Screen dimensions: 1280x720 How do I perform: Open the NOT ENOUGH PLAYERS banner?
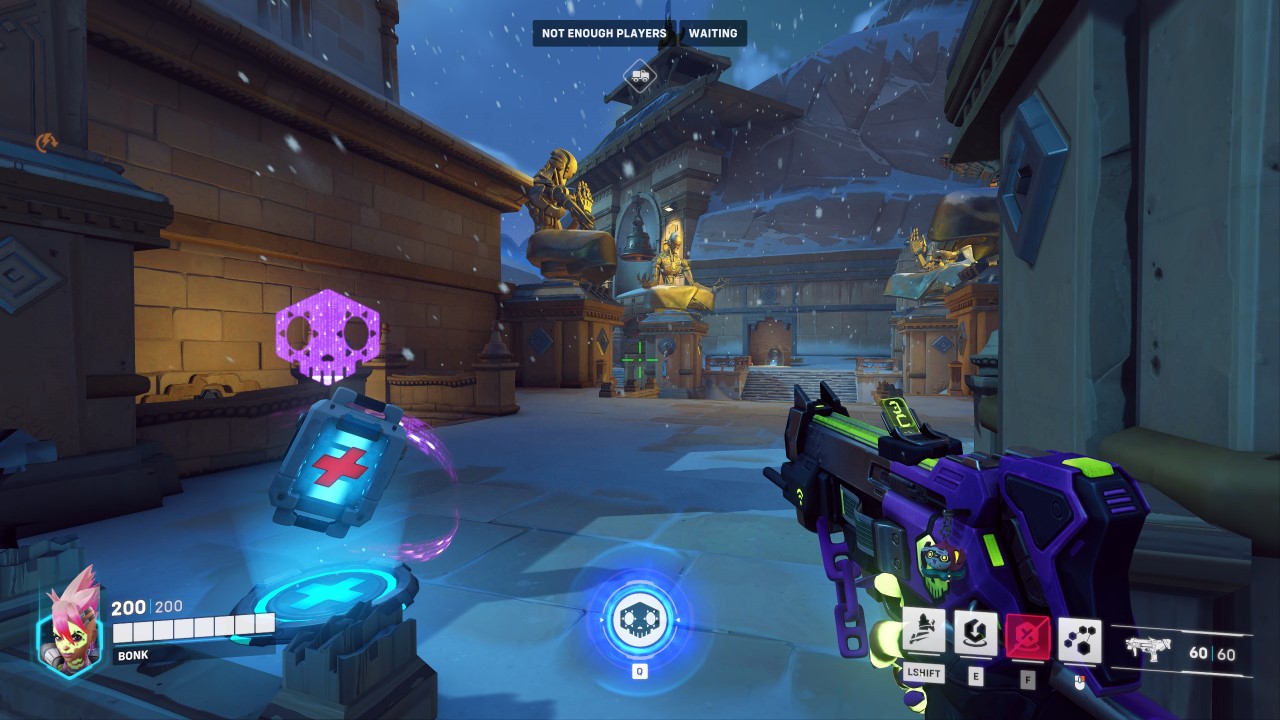[604, 33]
